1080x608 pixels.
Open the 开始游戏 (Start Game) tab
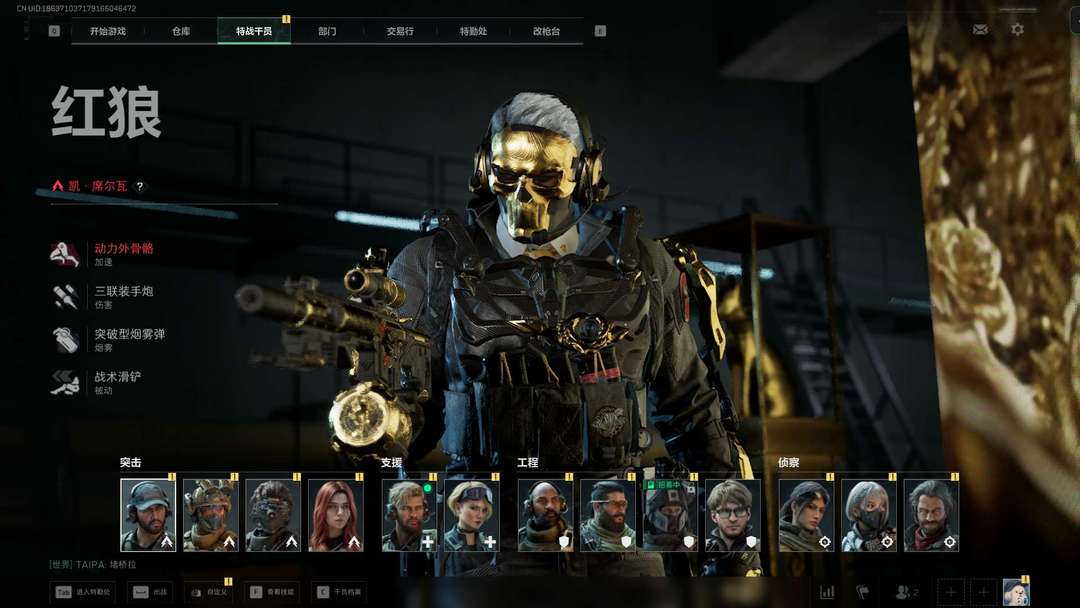[x=108, y=31]
